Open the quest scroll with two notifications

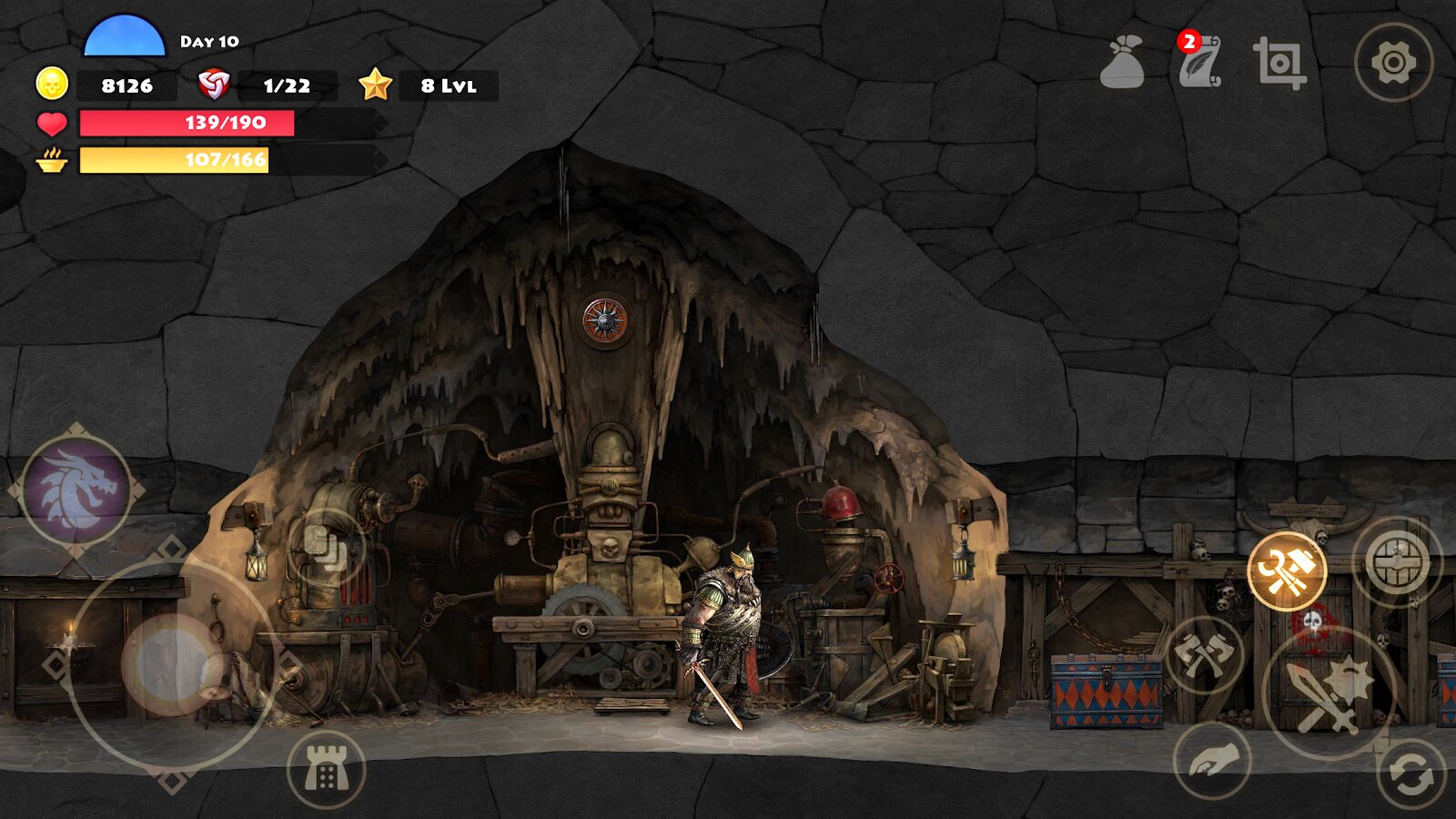1198,63
